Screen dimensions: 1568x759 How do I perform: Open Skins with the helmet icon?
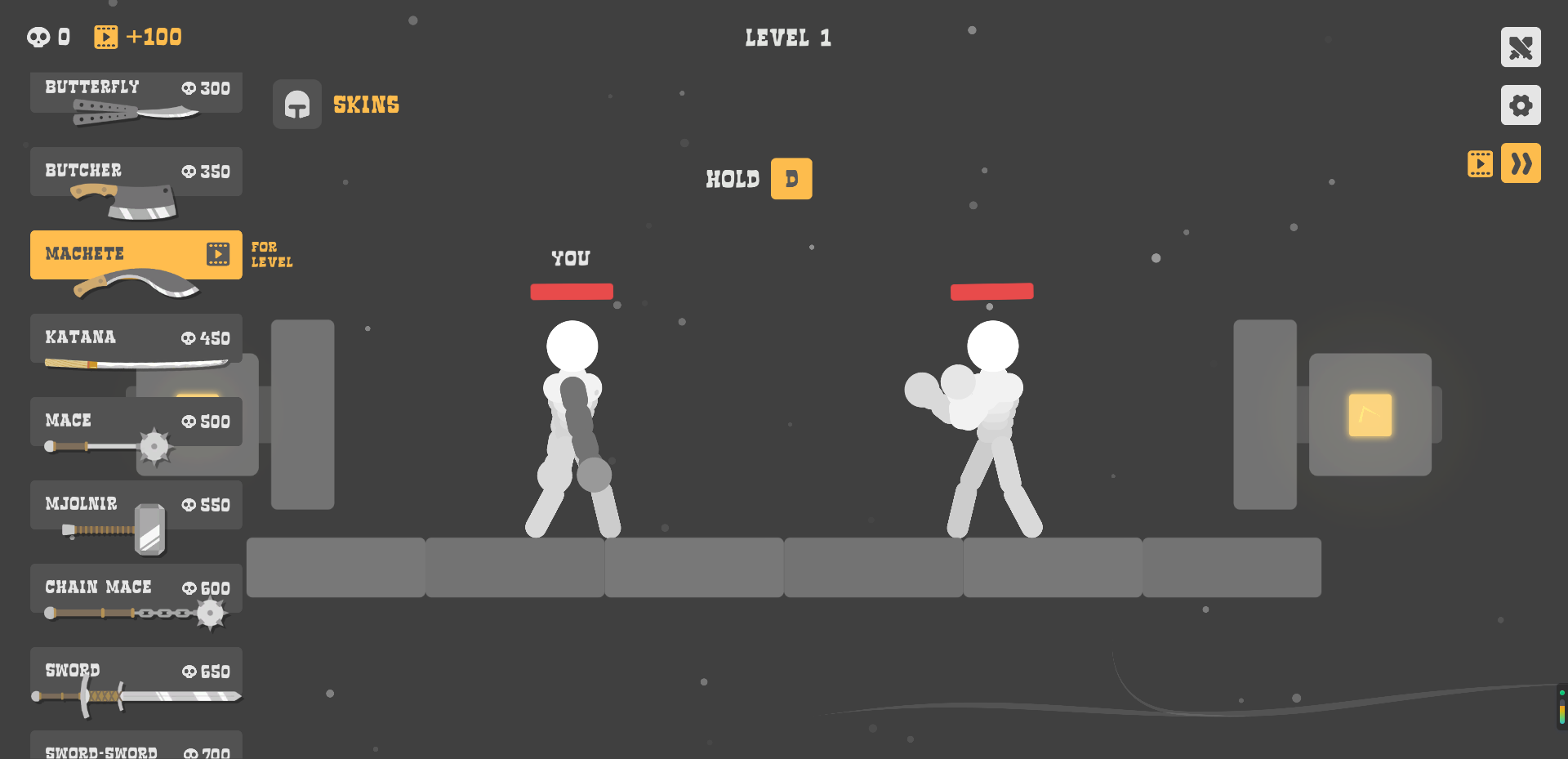click(296, 105)
